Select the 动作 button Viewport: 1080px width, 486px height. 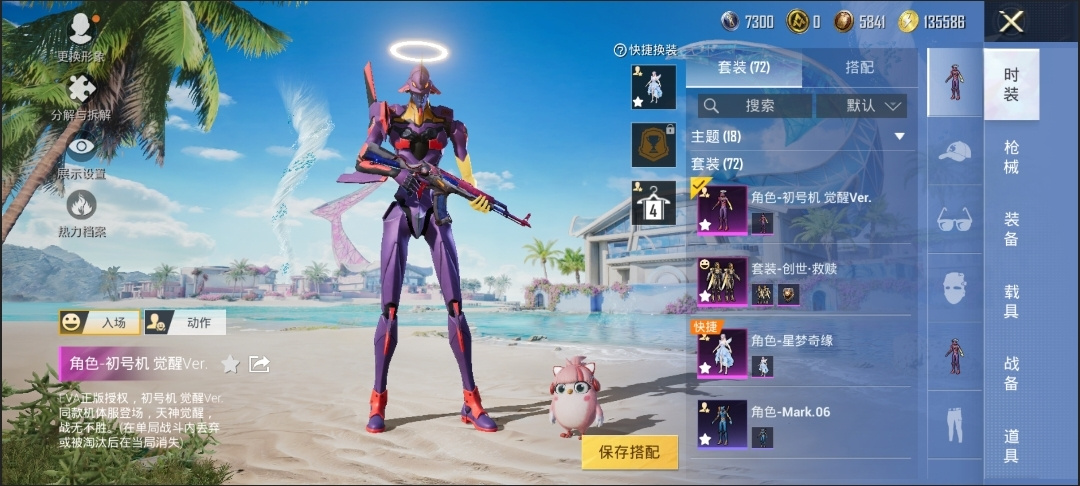184,322
